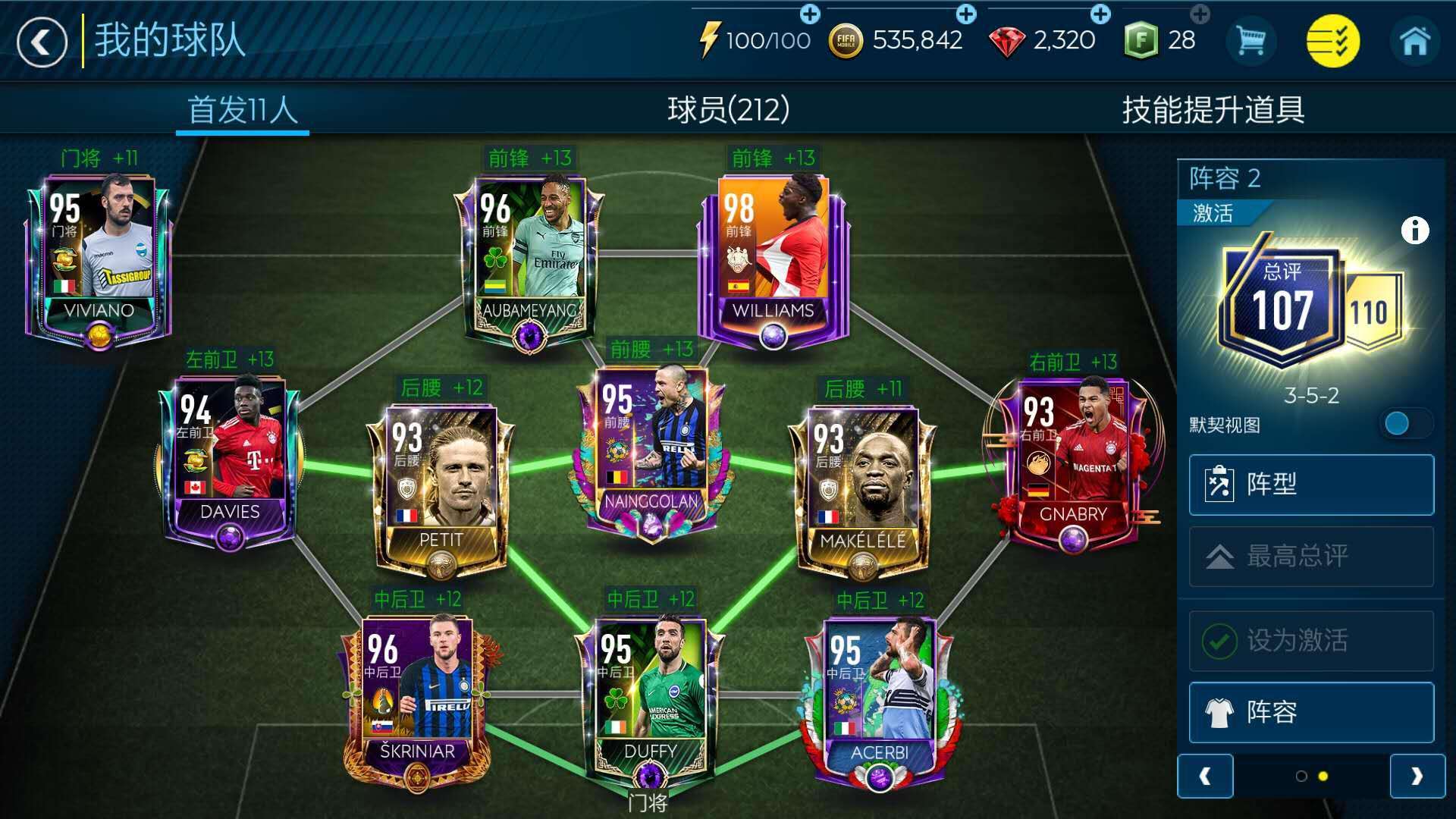Select the 首发11人 tab
Screen dimensions: 1456x819
[x=242, y=110]
